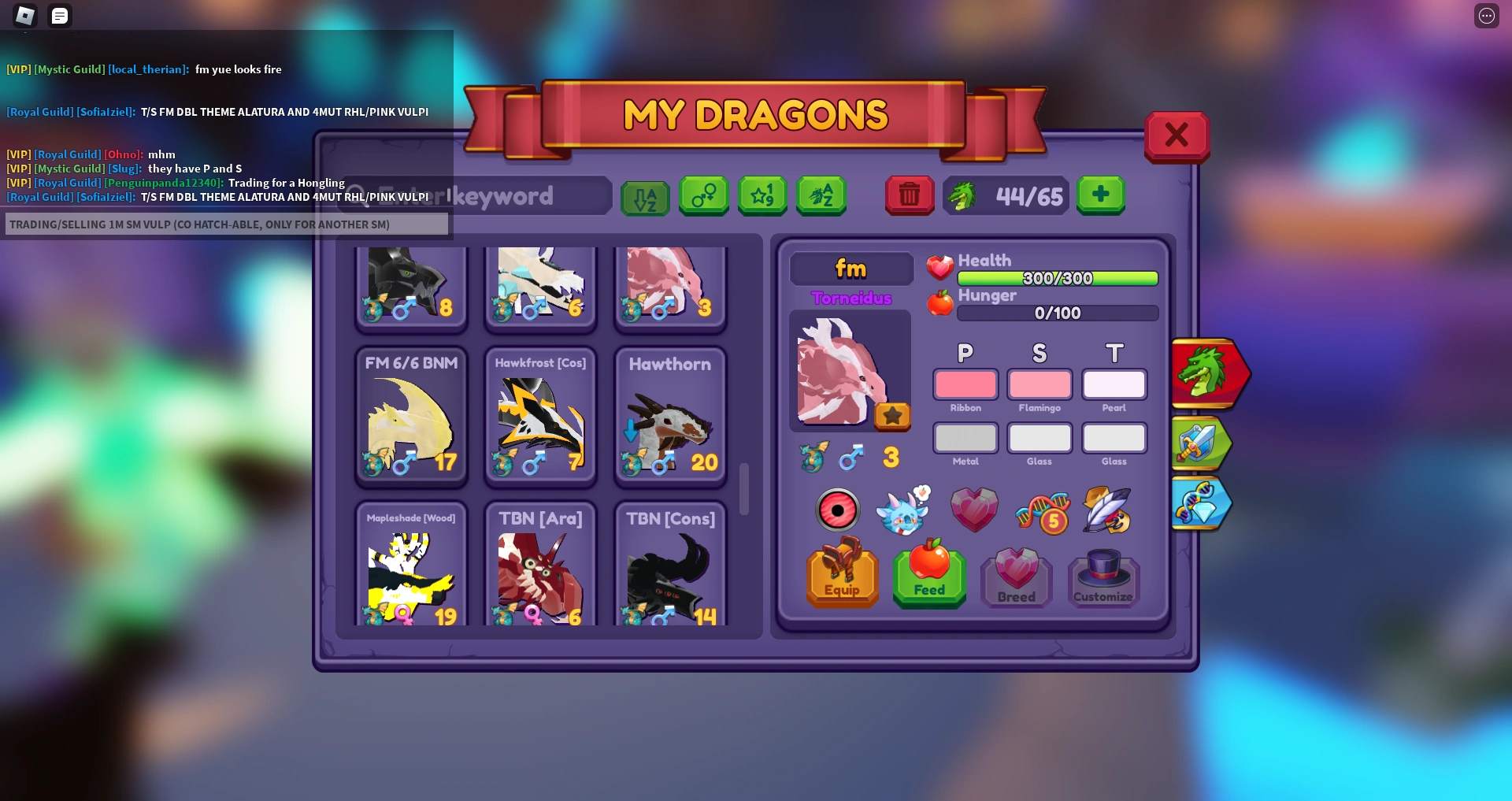Click the Flamingo trait color swatch
This screenshot has height=801, width=1512.
1039,385
